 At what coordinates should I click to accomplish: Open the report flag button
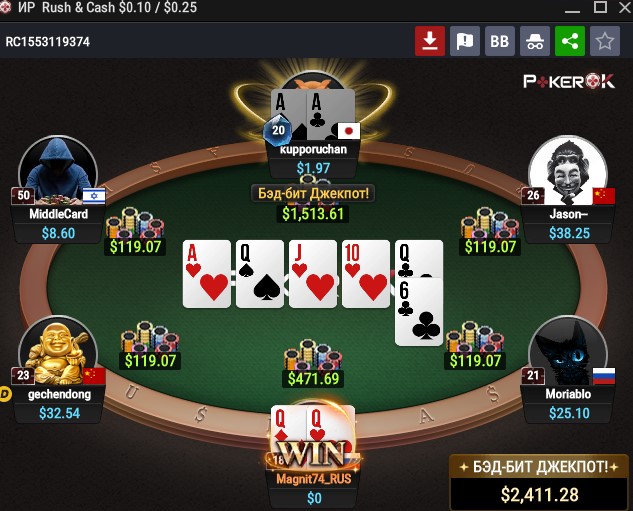[x=464, y=41]
